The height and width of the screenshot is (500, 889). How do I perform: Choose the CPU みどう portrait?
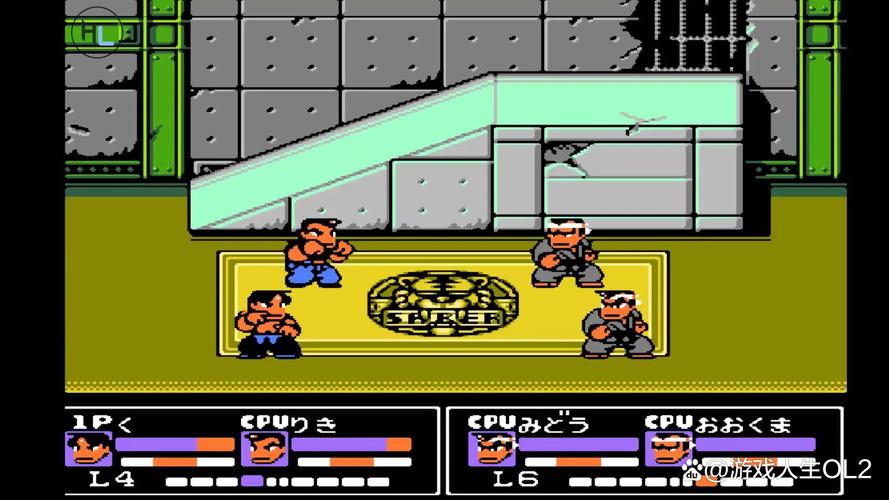coord(491,449)
